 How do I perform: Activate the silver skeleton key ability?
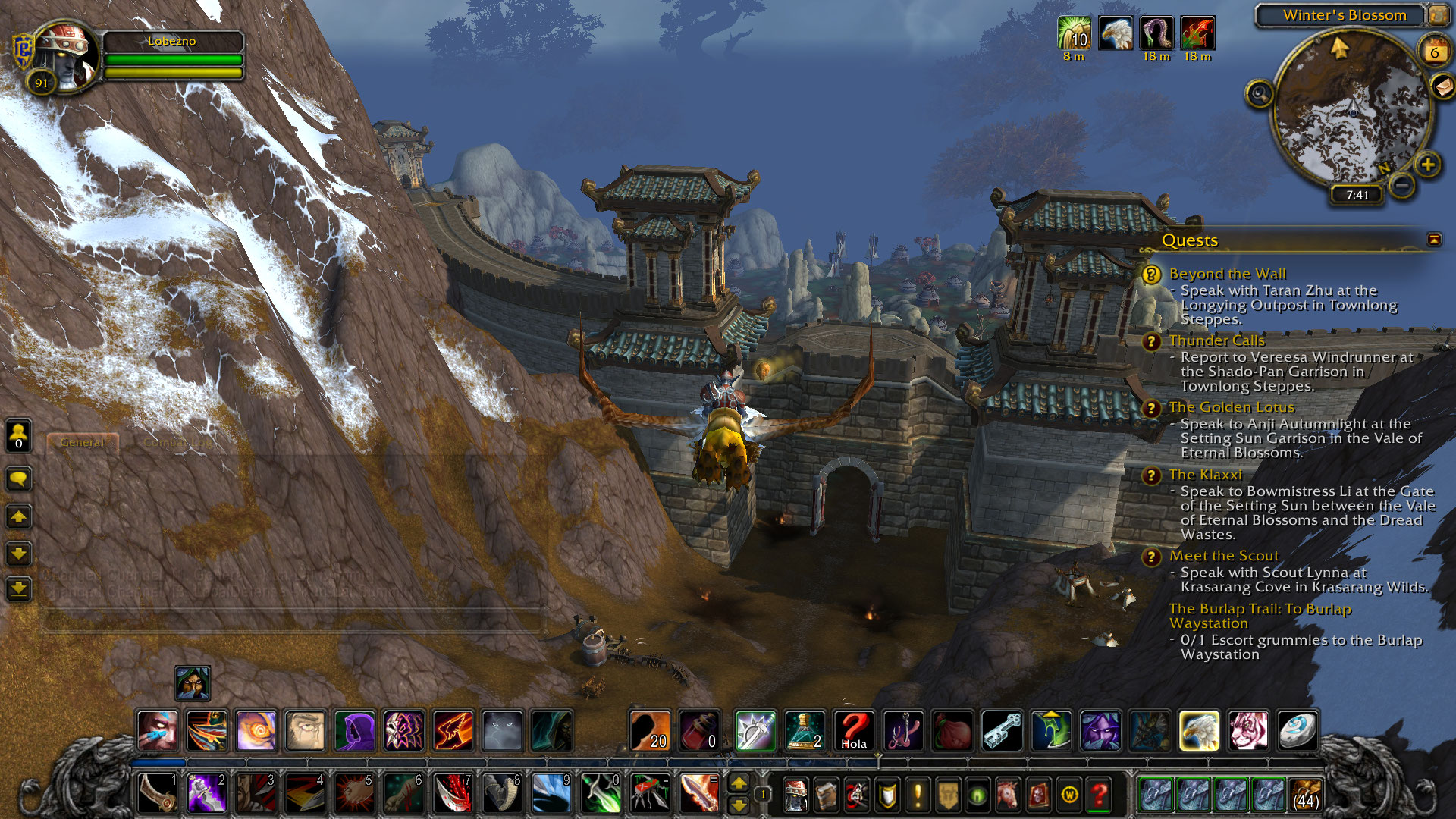click(1002, 731)
